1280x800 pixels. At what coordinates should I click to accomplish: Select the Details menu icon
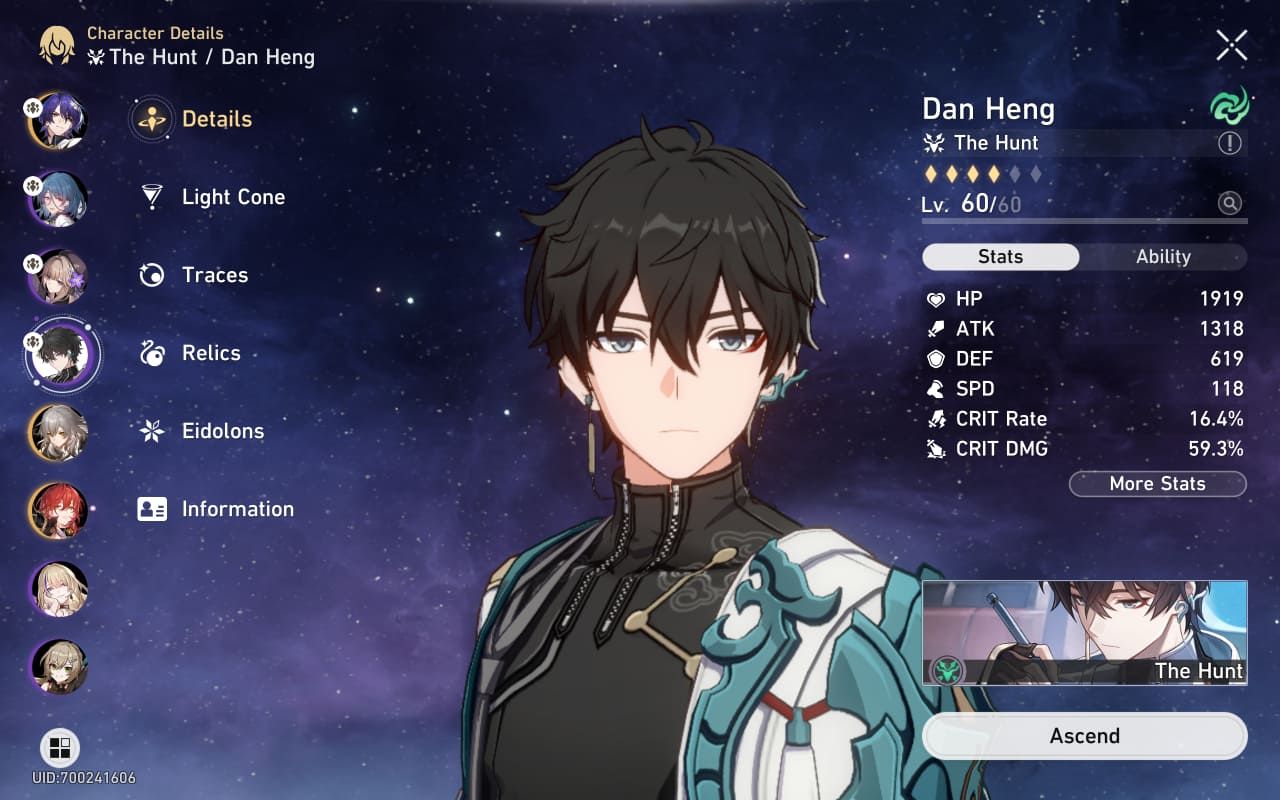pyautogui.click(x=150, y=118)
